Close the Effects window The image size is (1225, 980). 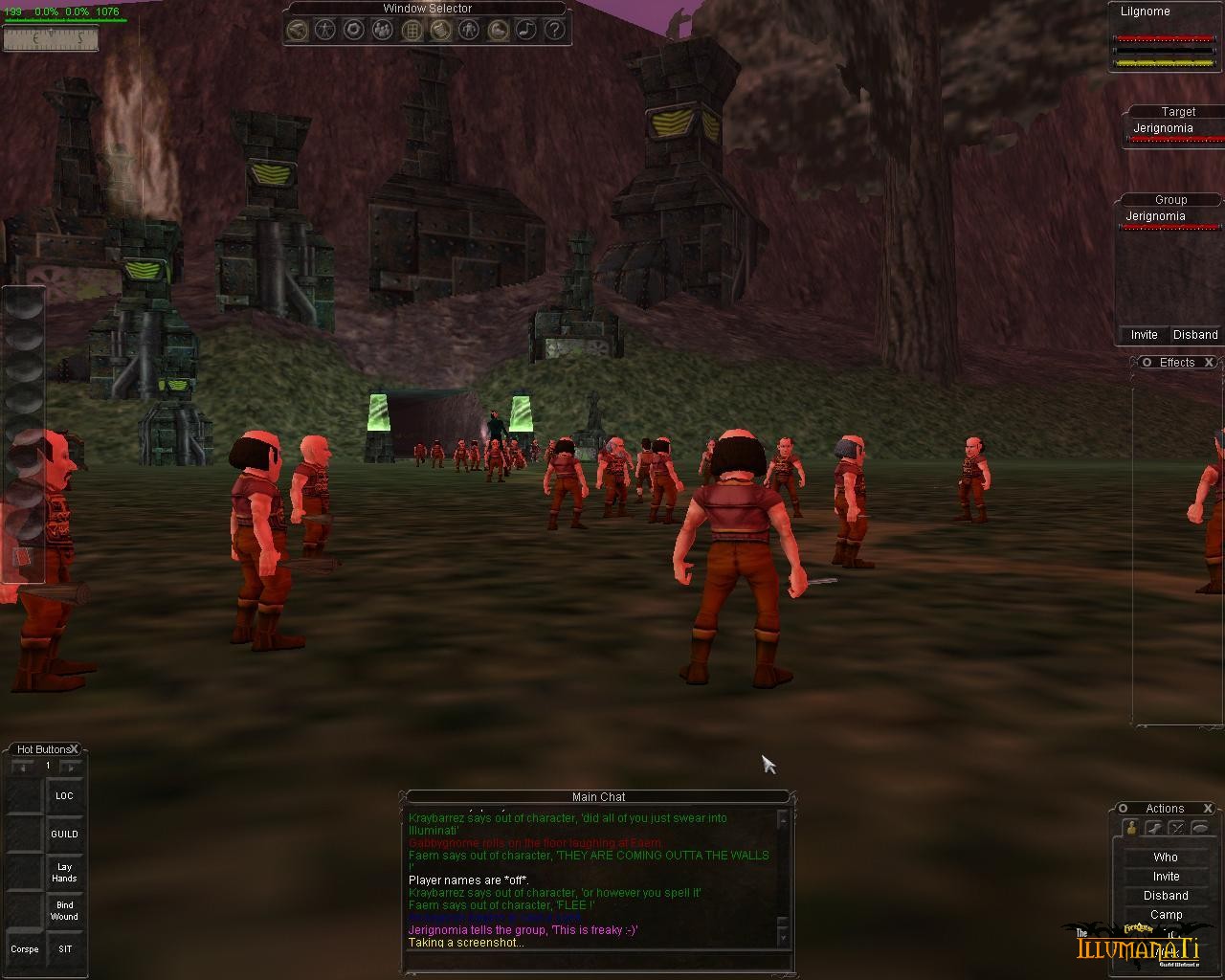tap(1209, 363)
